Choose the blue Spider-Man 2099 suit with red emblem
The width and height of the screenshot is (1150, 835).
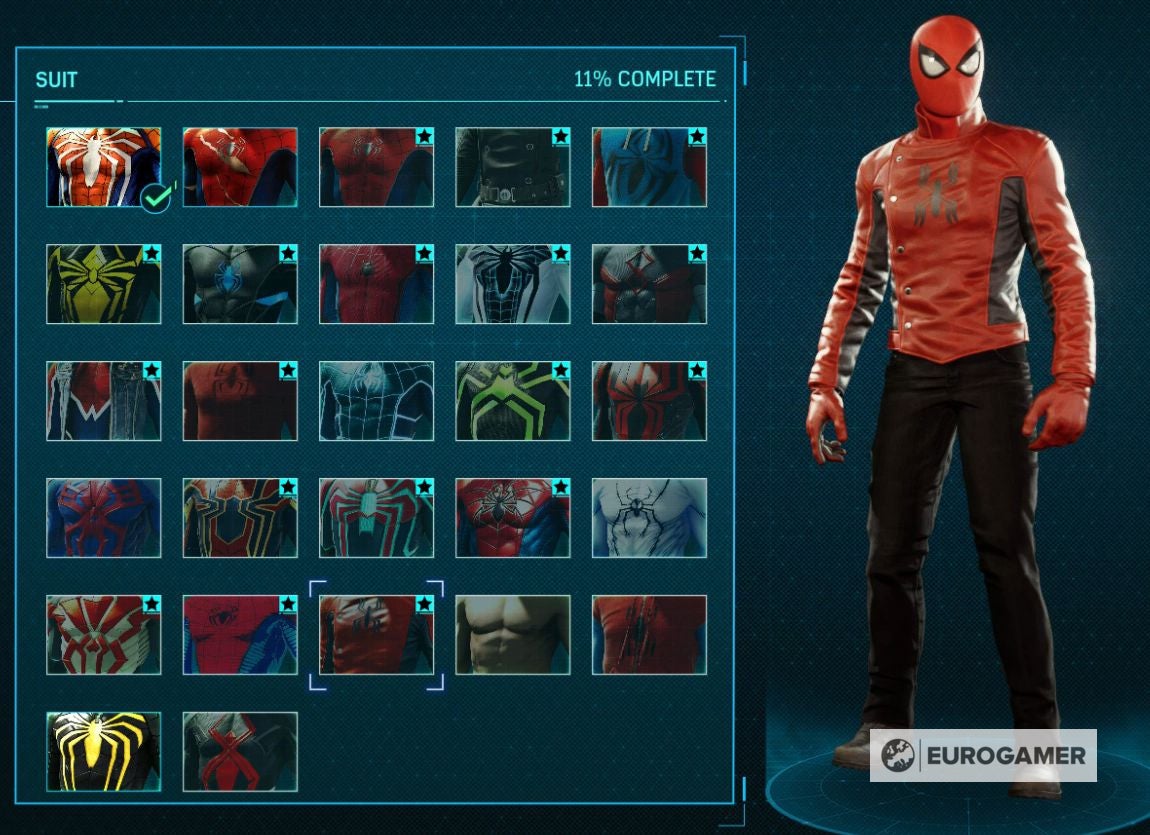pos(103,518)
